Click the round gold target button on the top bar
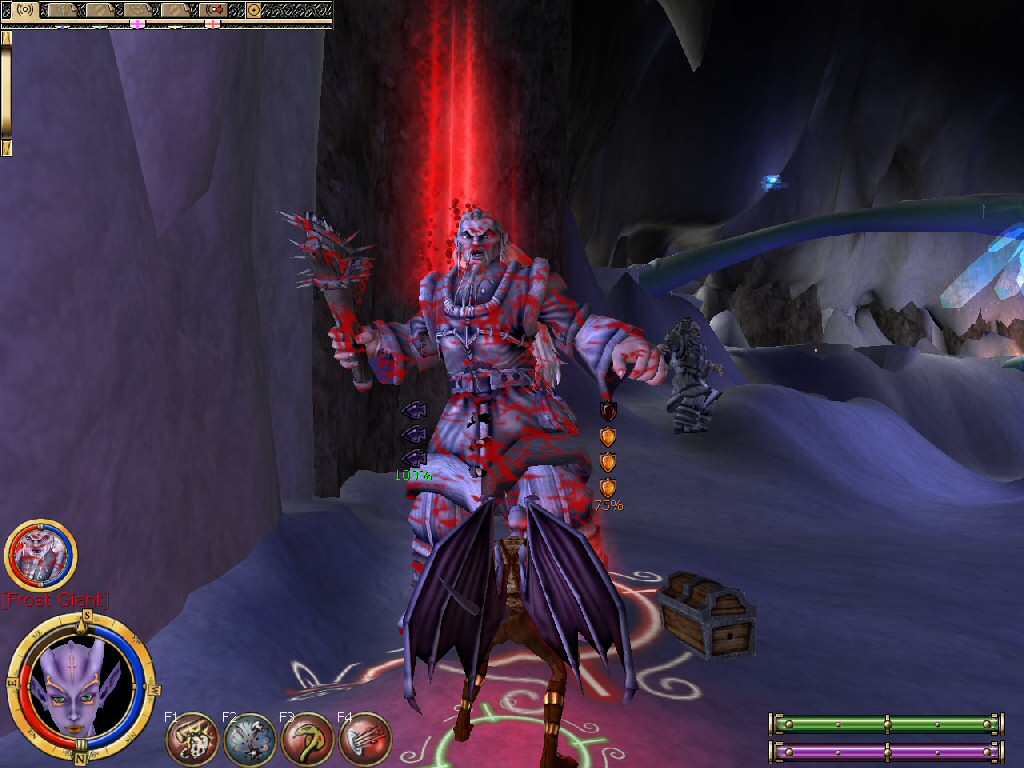 point(254,10)
